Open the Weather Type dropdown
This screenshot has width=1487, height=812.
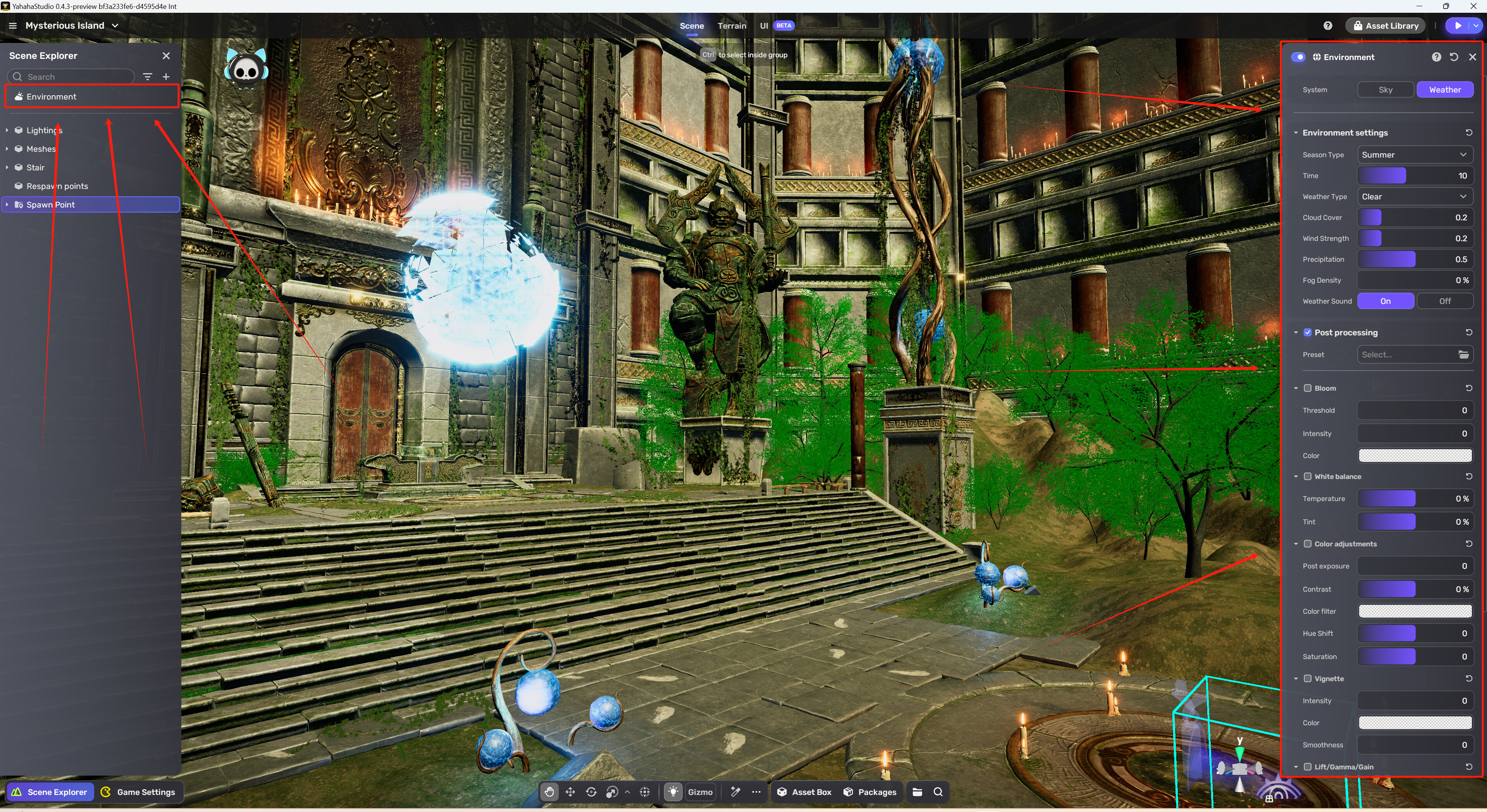pos(1414,197)
